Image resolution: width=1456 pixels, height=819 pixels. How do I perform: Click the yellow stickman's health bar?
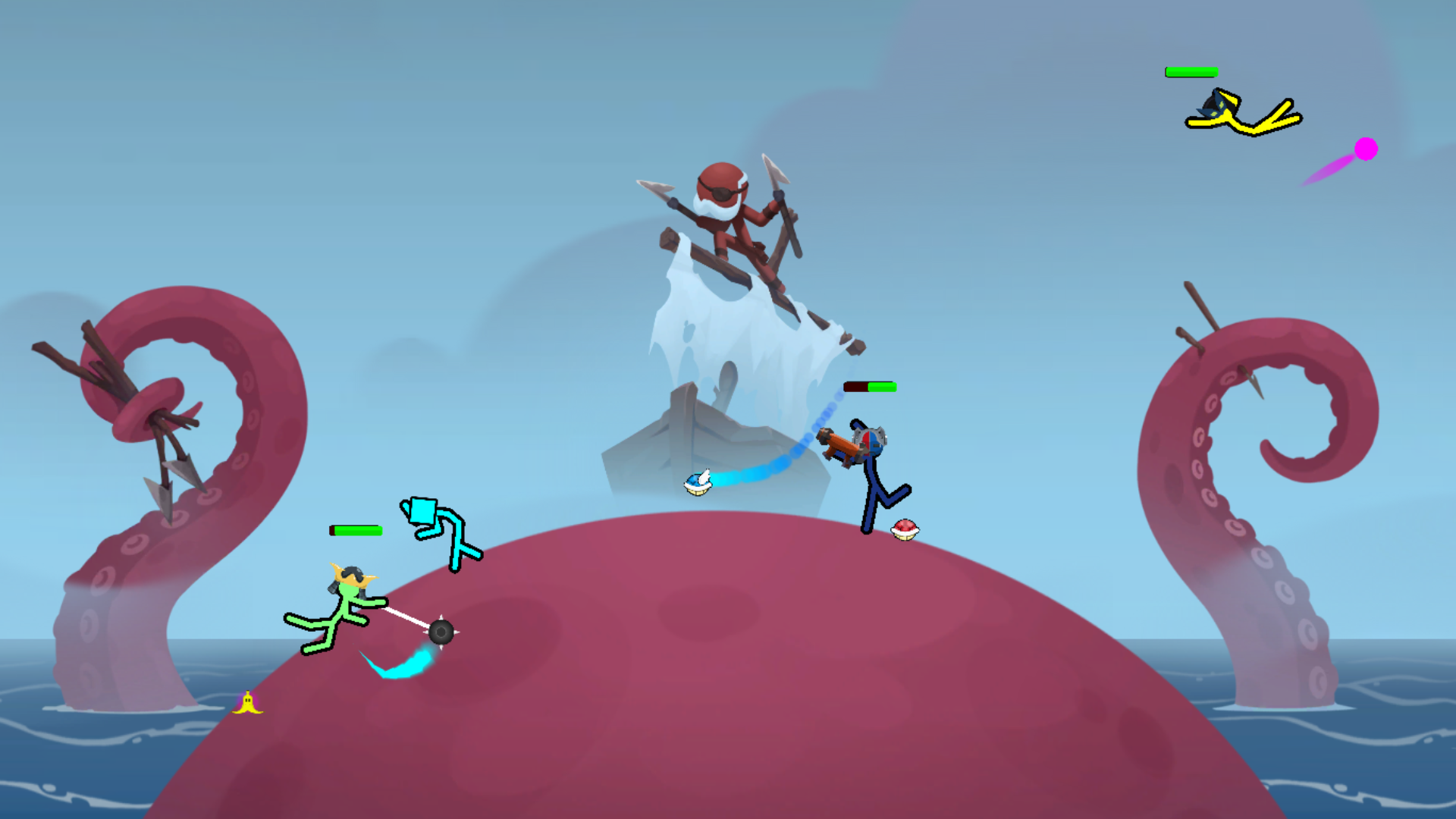[1191, 73]
